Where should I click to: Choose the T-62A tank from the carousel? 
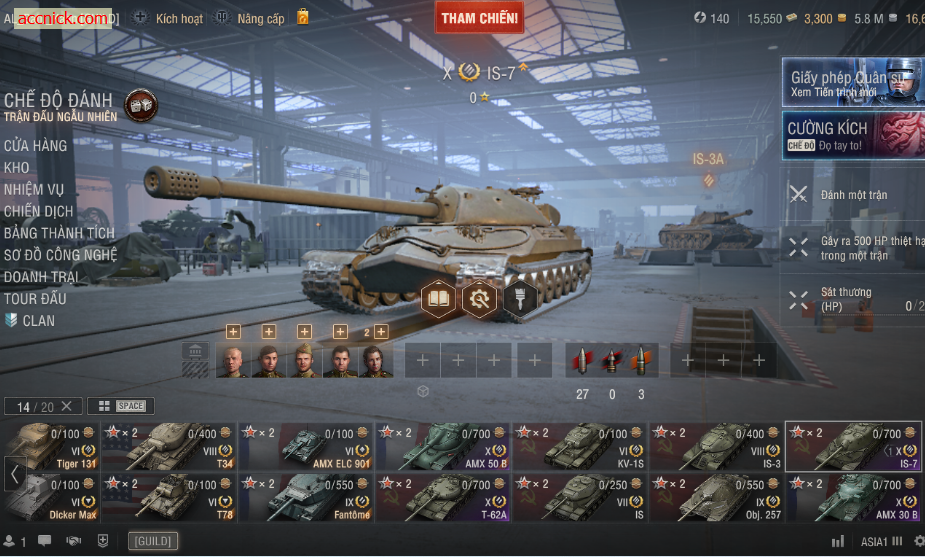(443, 498)
